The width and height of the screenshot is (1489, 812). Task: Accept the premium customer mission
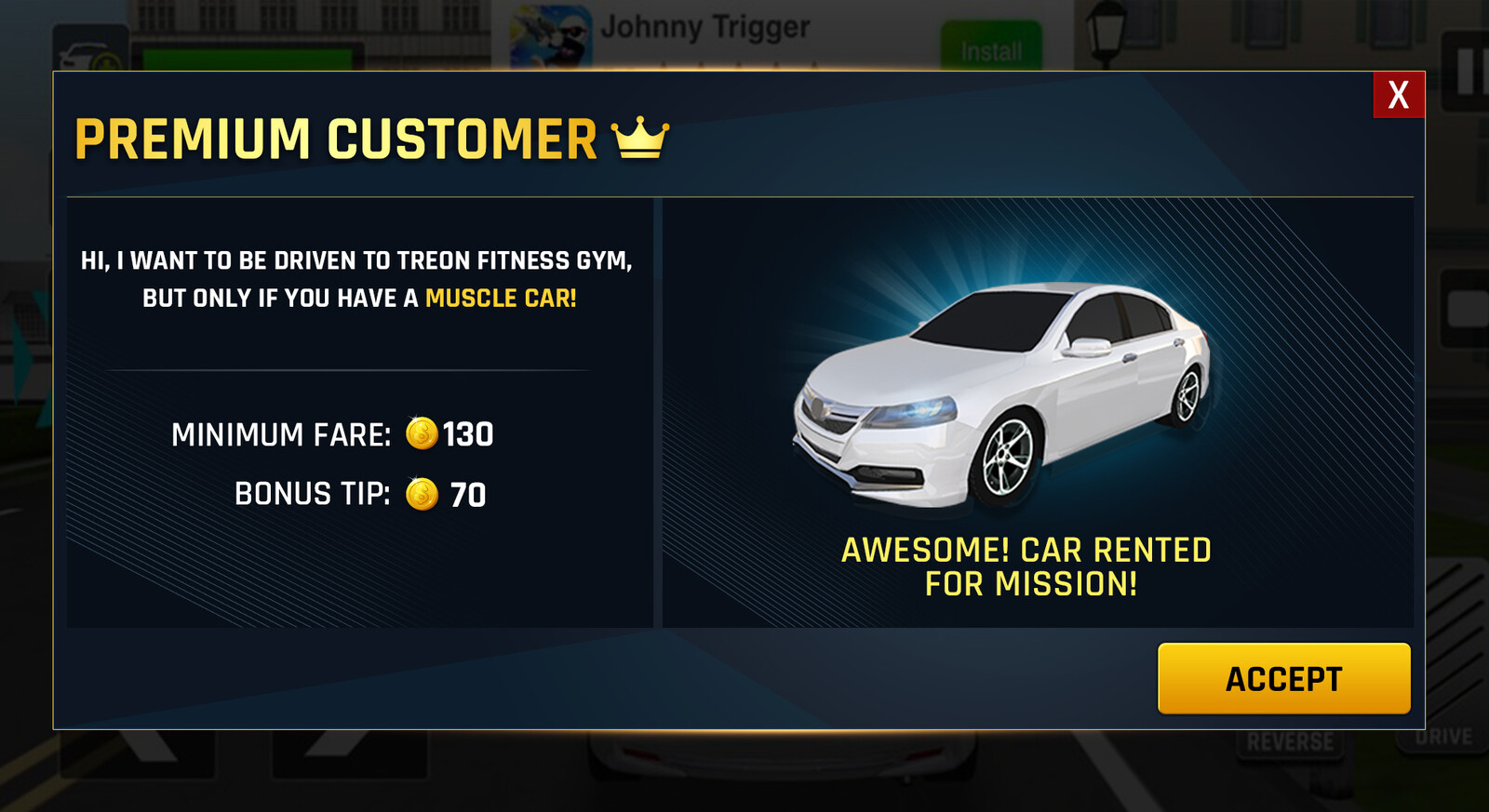point(1283,678)
